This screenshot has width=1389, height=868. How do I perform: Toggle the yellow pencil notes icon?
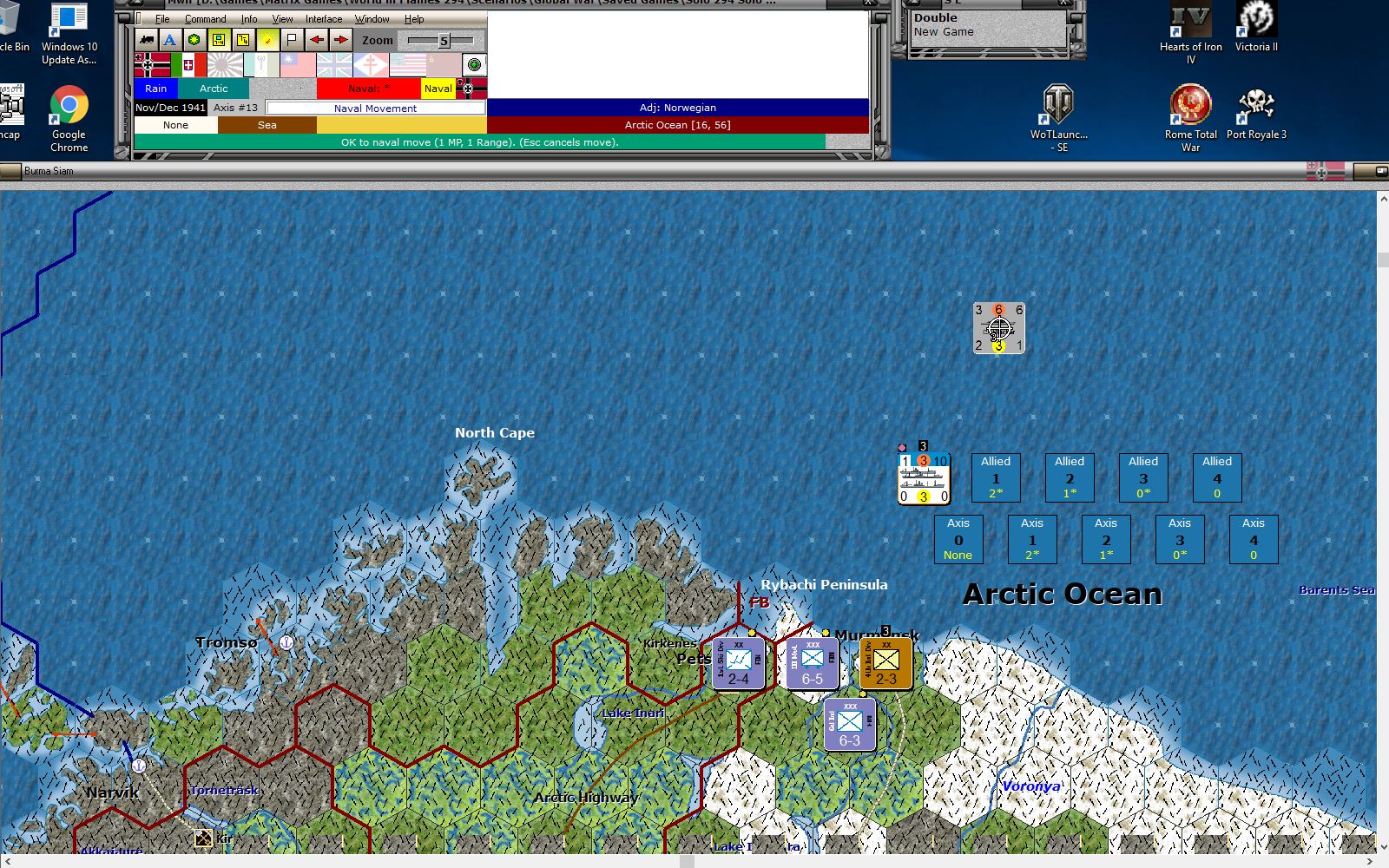[268, 40]
